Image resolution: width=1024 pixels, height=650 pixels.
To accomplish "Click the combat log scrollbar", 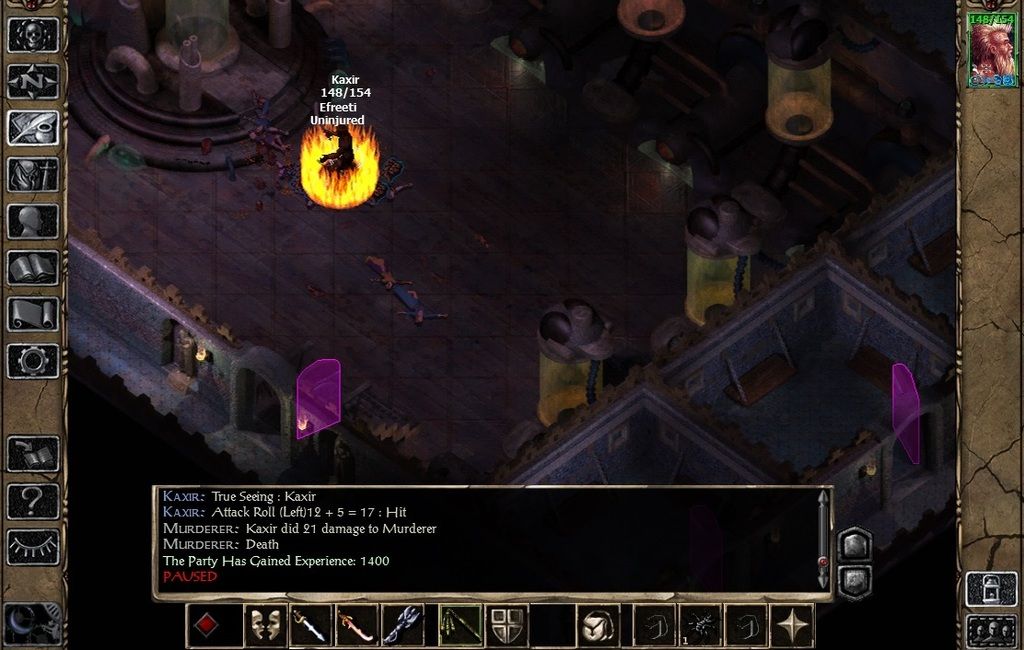I will point(823,540).
